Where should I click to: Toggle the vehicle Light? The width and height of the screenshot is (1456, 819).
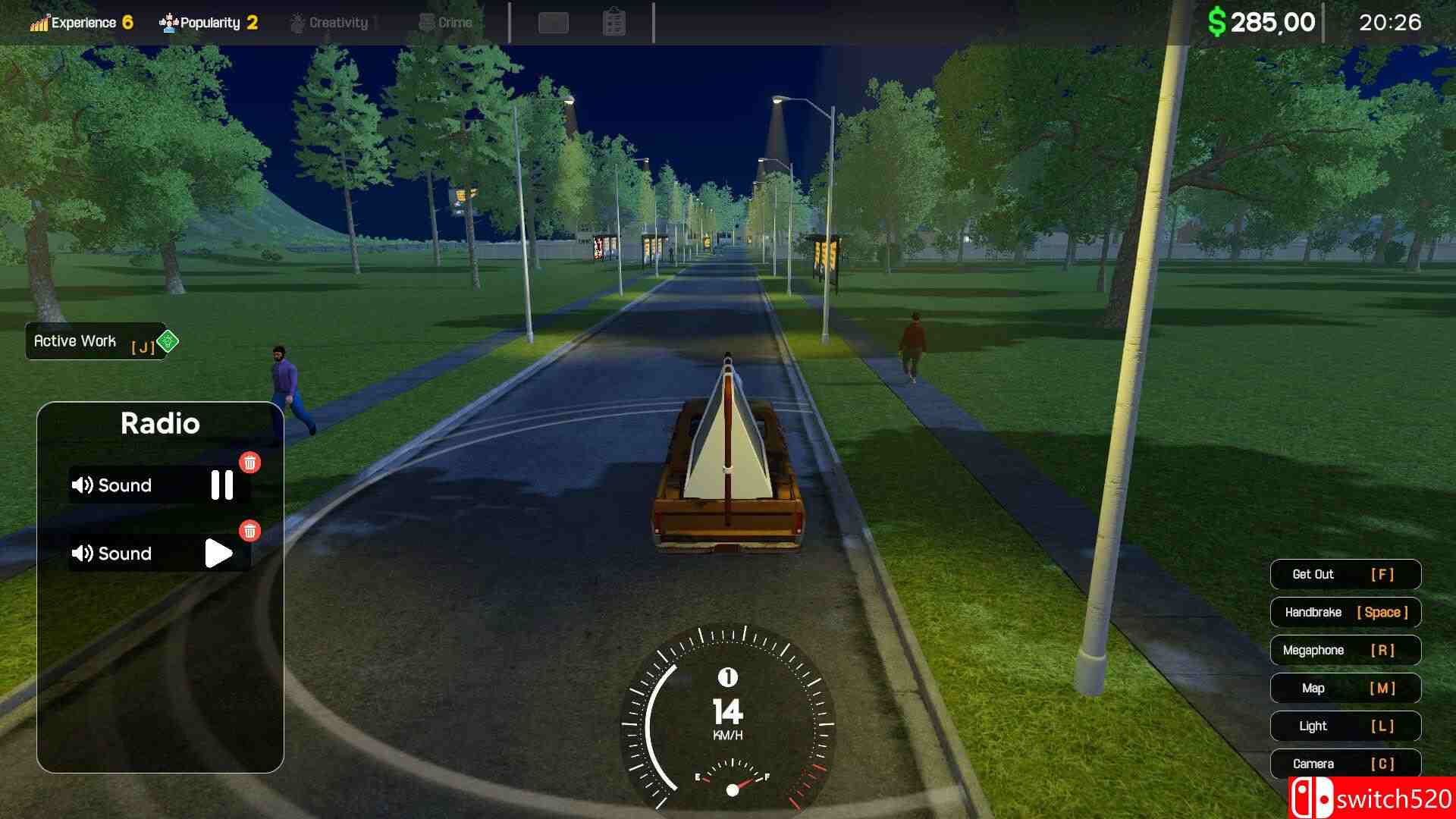pos(1345,726)
